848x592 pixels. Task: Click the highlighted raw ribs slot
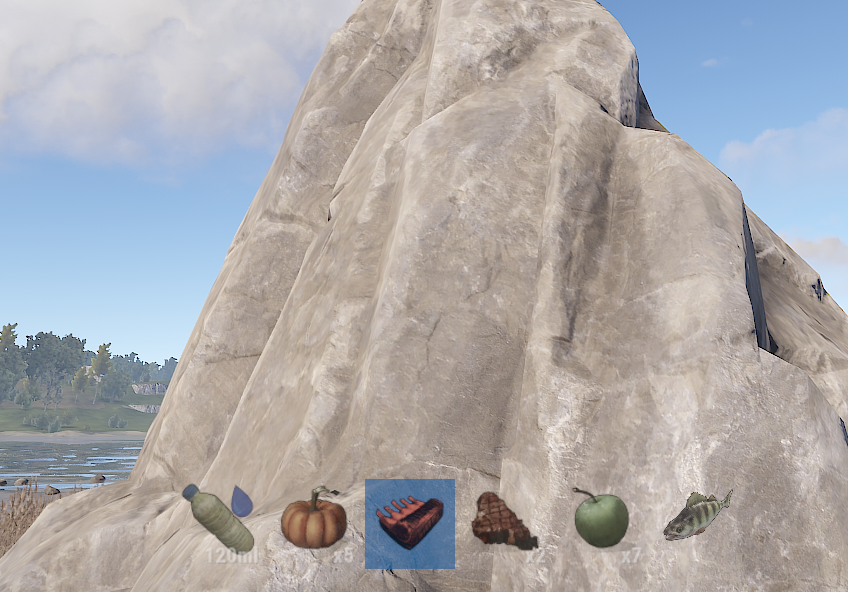coord(410,523)
